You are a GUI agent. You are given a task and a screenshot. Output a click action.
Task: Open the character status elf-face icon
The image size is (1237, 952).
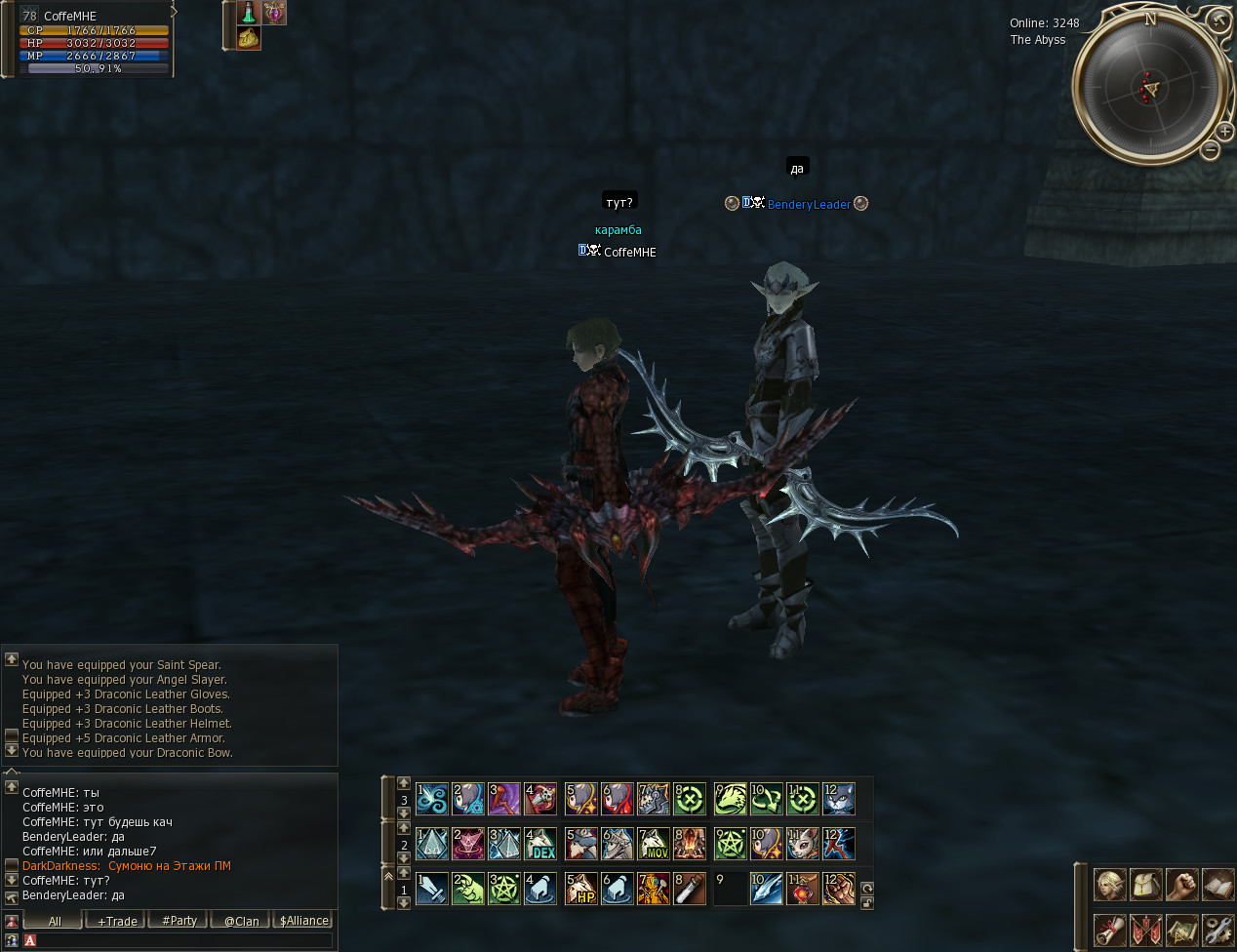(x=1109, y=885)
